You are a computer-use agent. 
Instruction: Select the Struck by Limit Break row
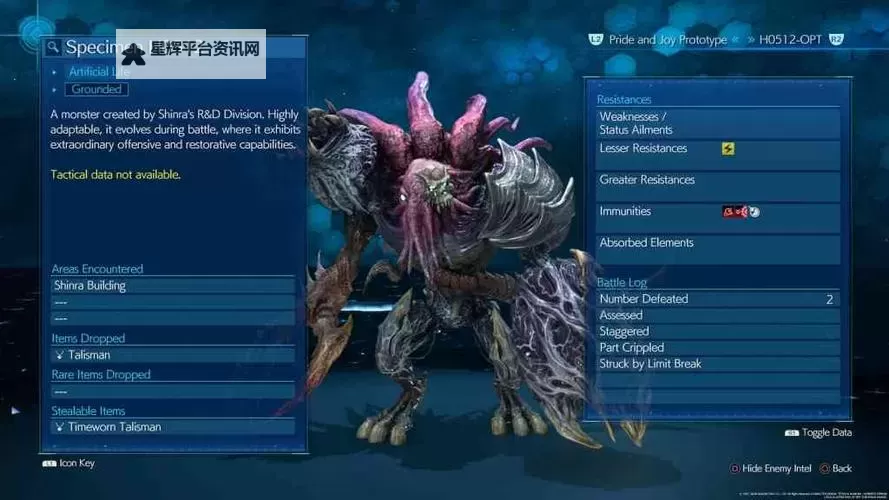[717, 364]
